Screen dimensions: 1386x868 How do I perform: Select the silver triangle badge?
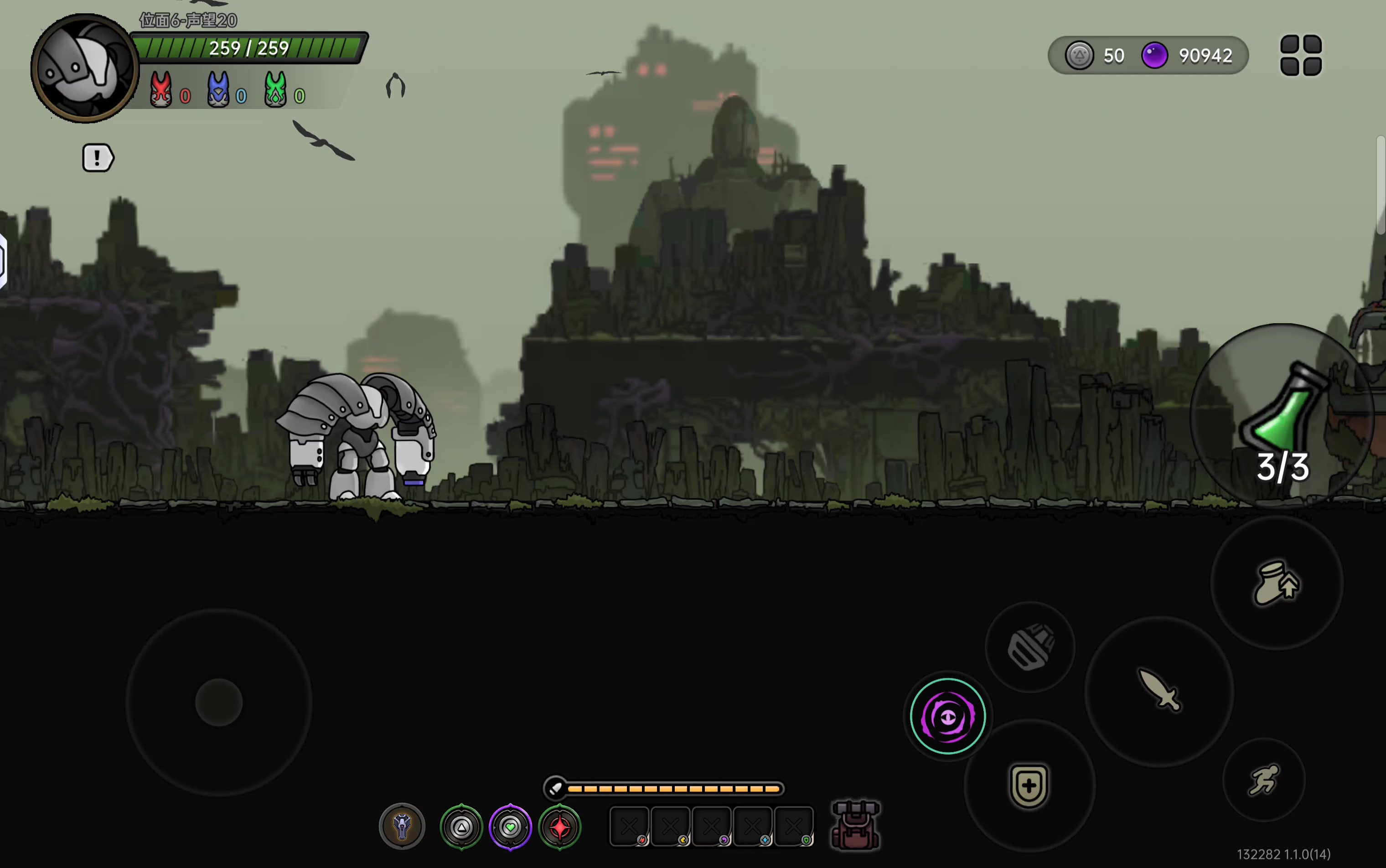[x=461, y=827]
